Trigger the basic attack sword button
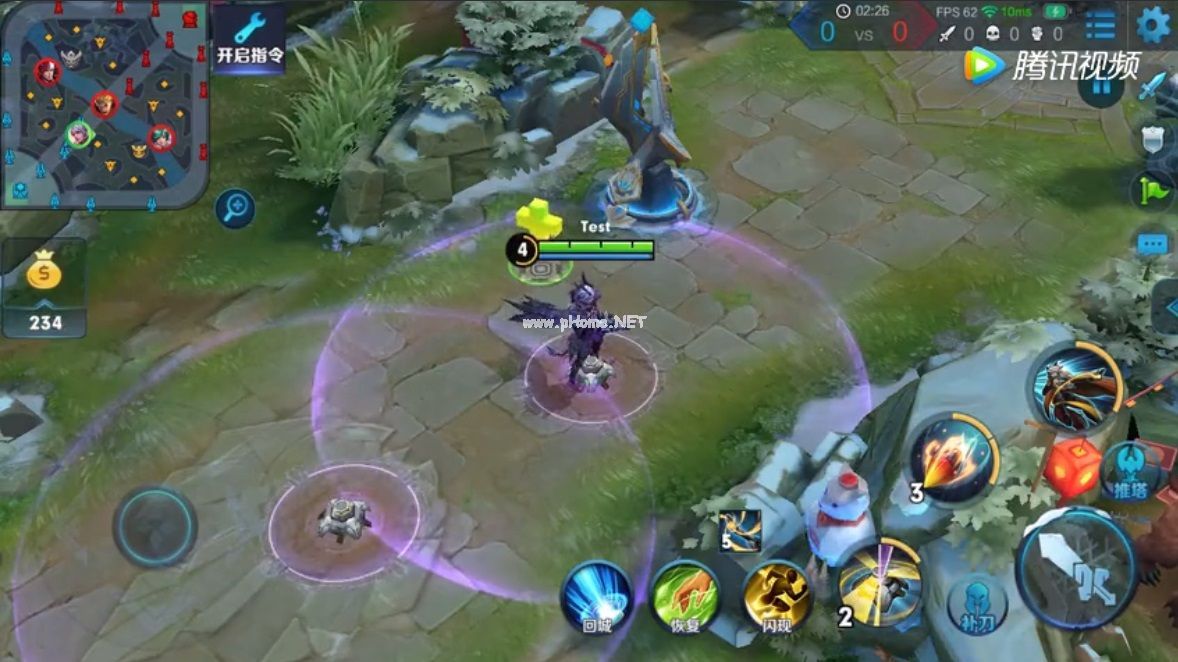The width and height of the screenshot is (1178, 662). pyautogui.click(x=1075, y=569)
